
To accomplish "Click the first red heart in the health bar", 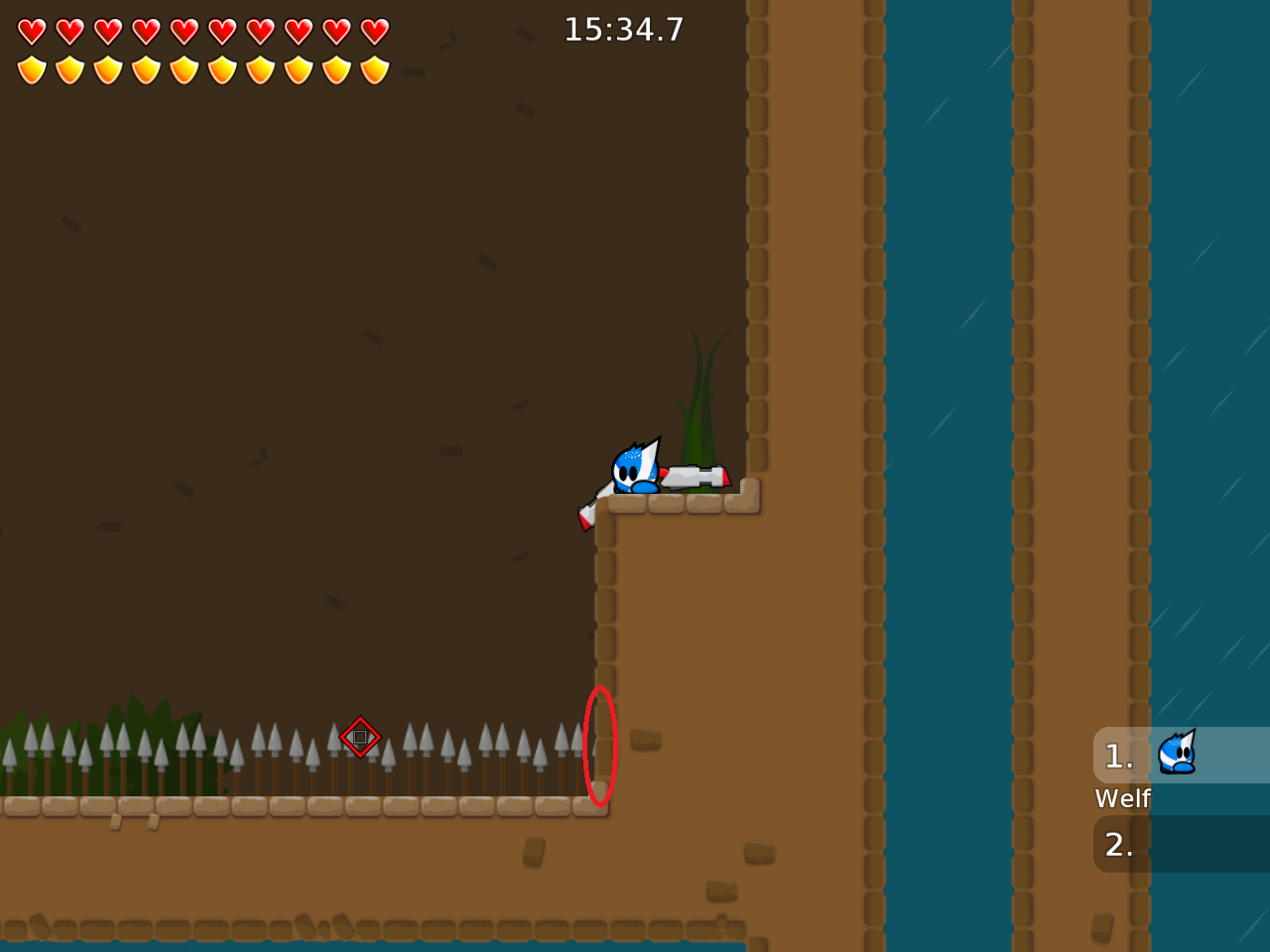I will coord(31,31).
